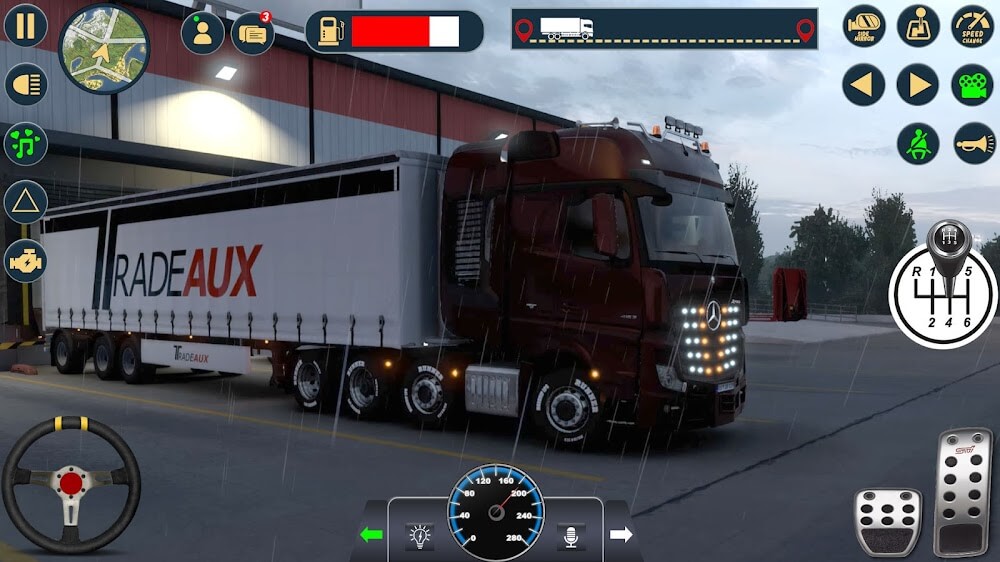
Task: Toggle the green music notes button
Action: 26,143
